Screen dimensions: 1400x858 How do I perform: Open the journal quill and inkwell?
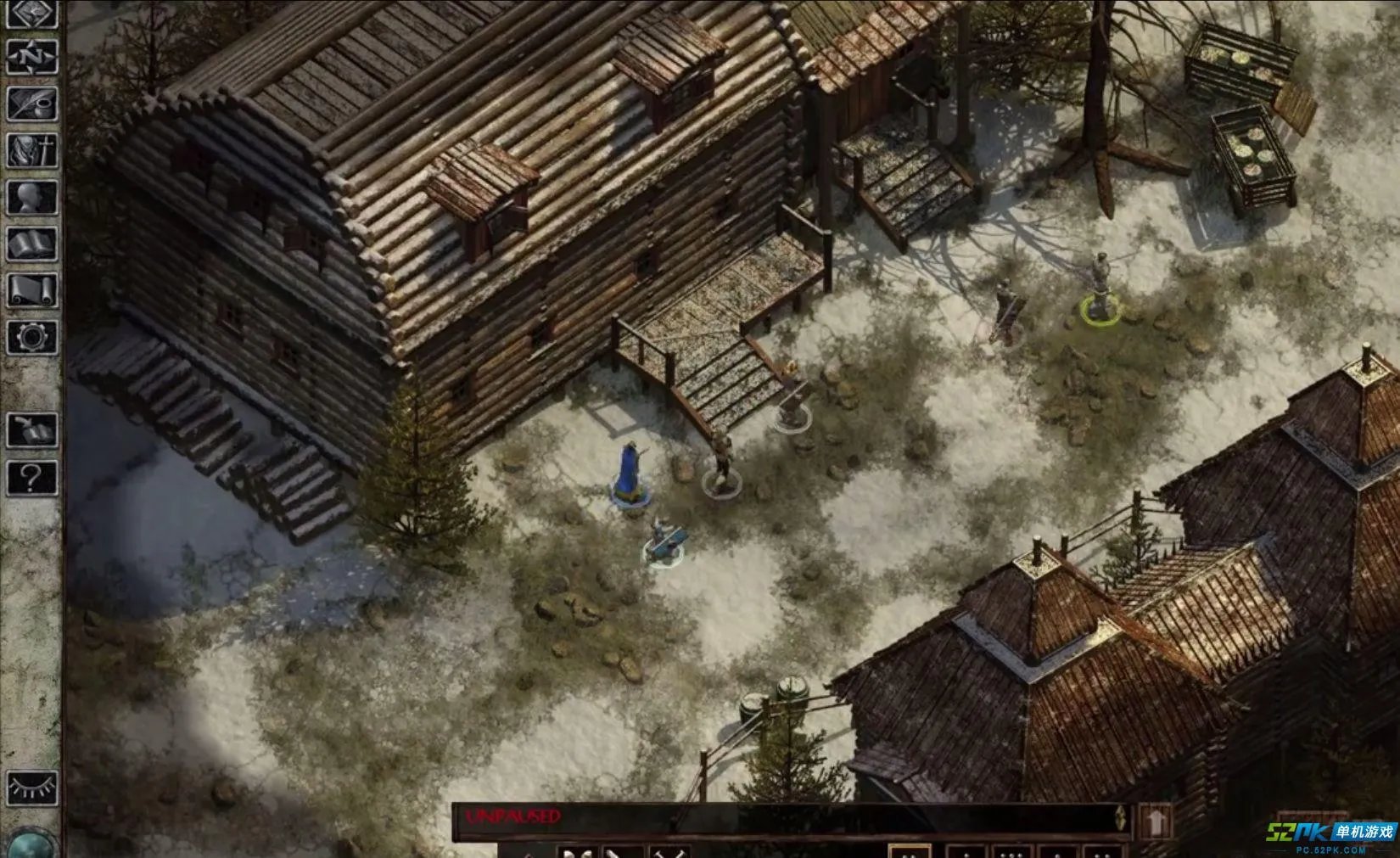(x=32, y=104)
